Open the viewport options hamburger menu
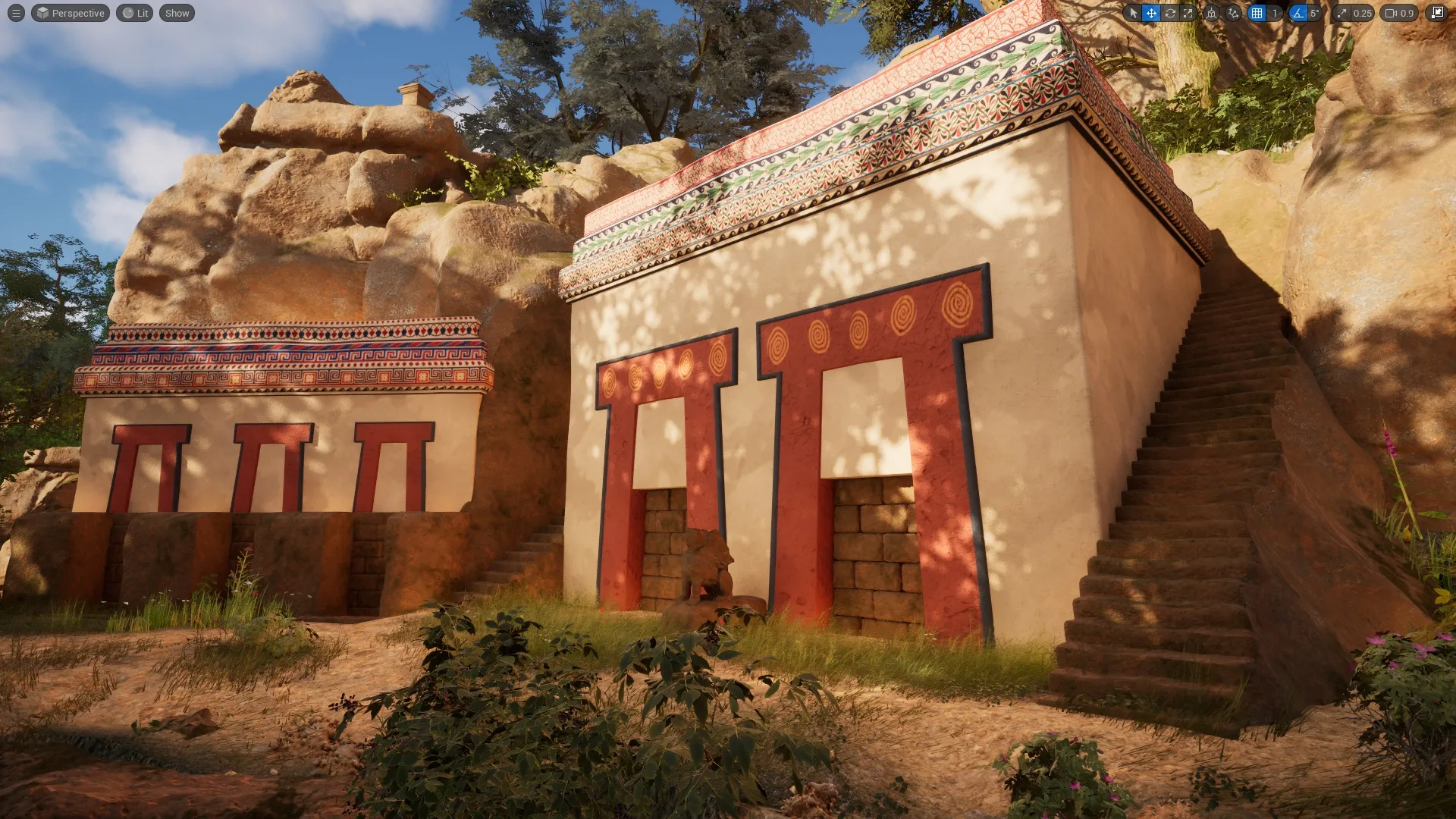 click(14, 13)
